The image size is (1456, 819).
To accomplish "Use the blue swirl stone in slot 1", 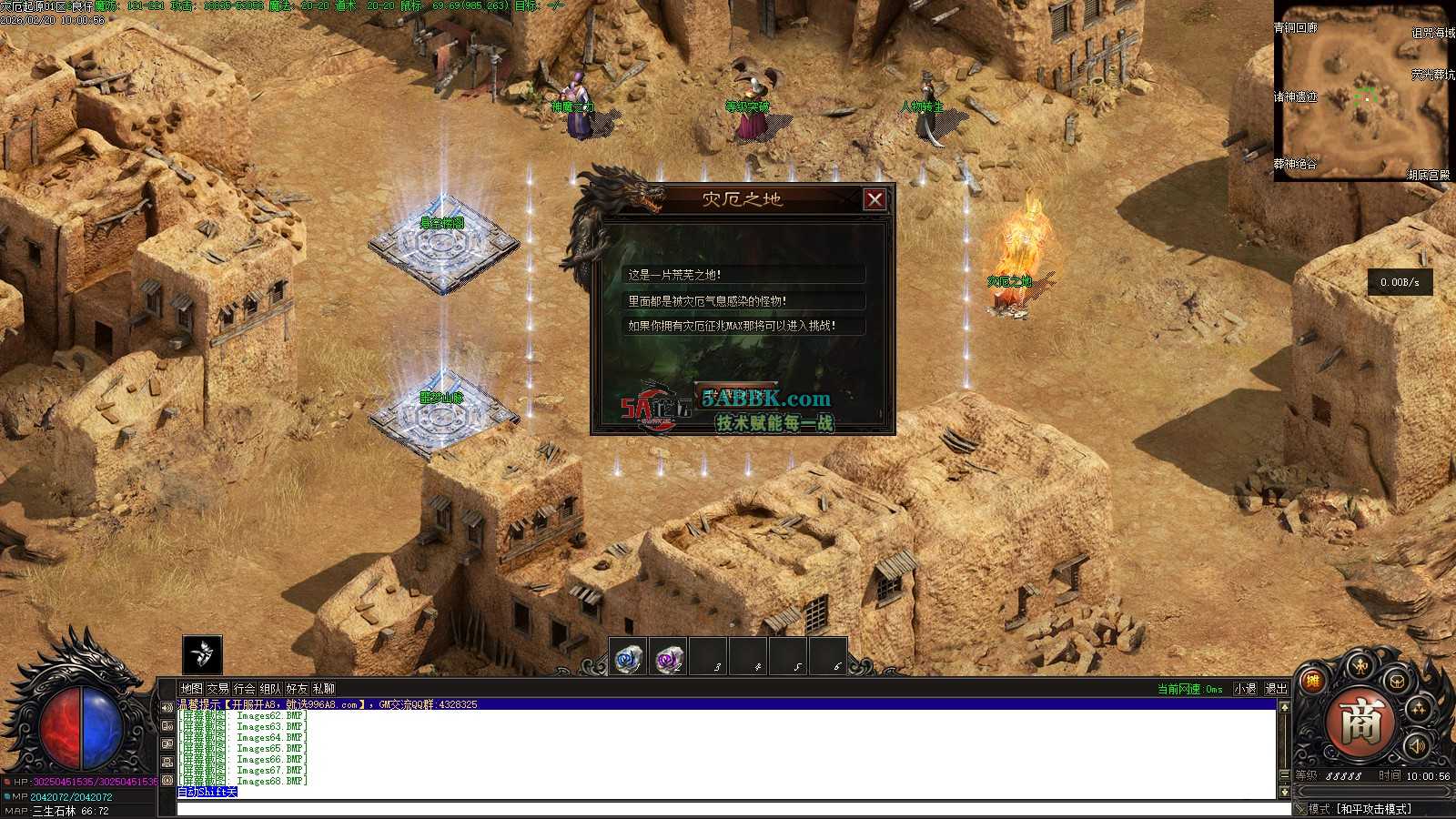I will [627, 658].
